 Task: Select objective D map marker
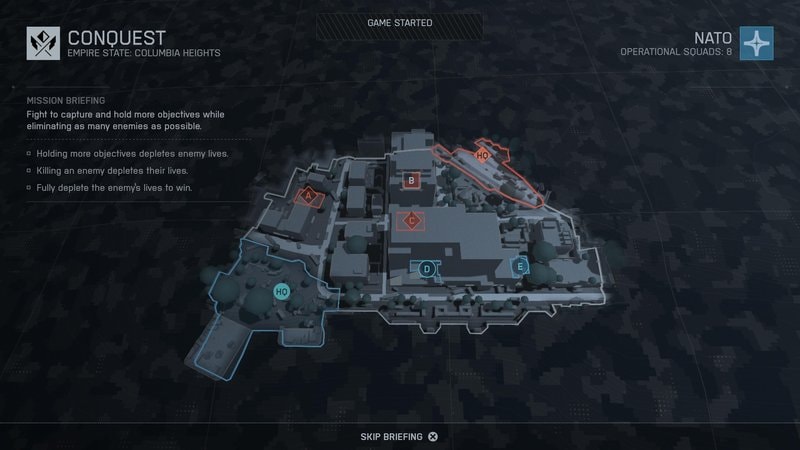(x=427, y=268)
